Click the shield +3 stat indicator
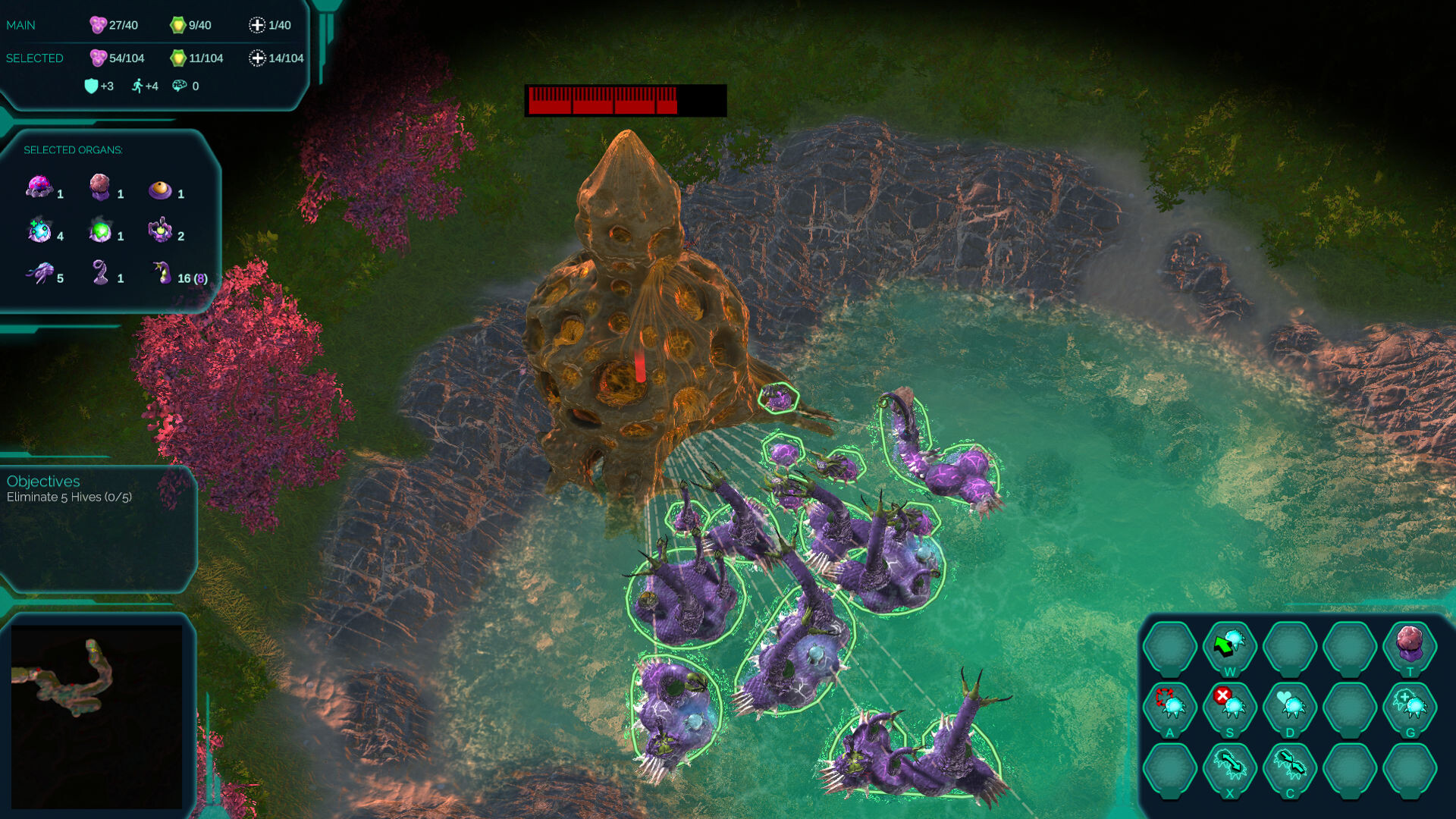 (x=92, y=86)
